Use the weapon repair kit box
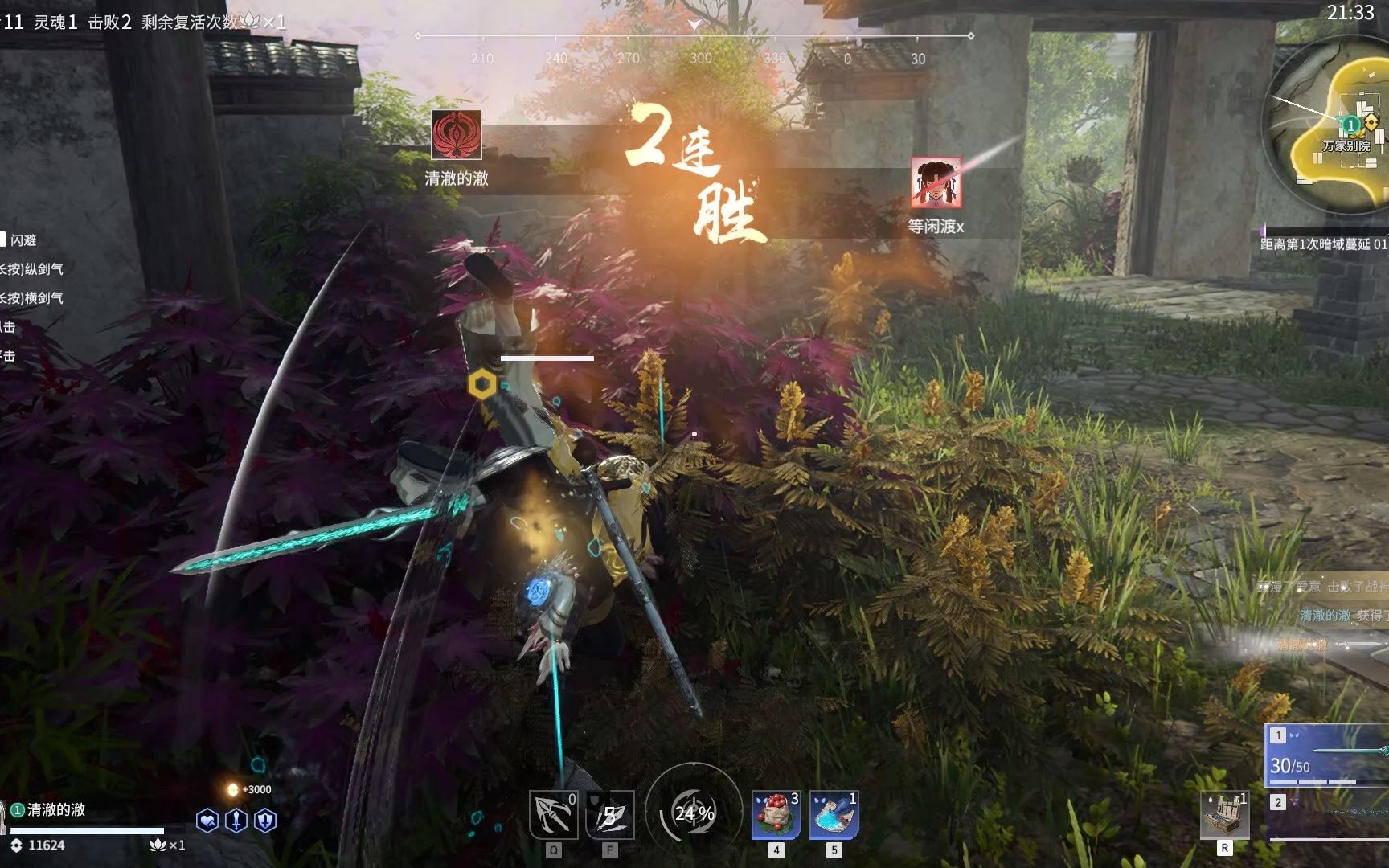Screen dimensions: 1389x868 pyautogui.click(x=1224, y=815)
